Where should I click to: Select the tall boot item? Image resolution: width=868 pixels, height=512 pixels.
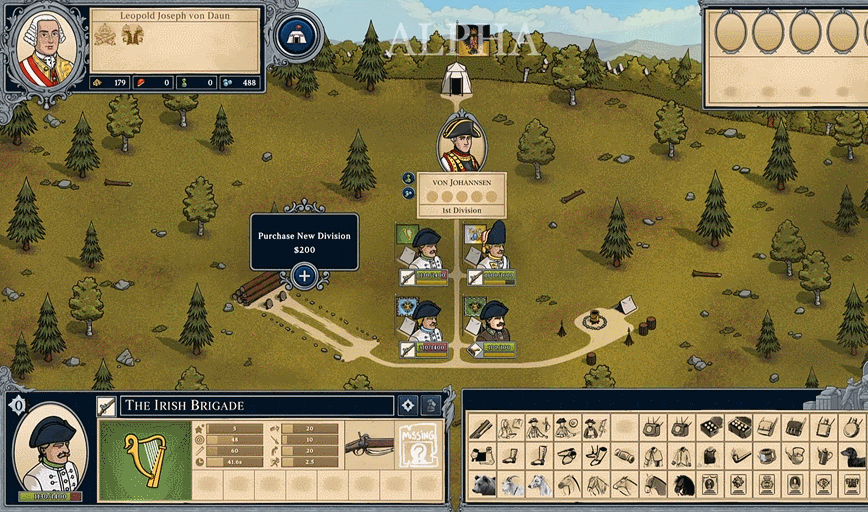(x=540, y=456)
